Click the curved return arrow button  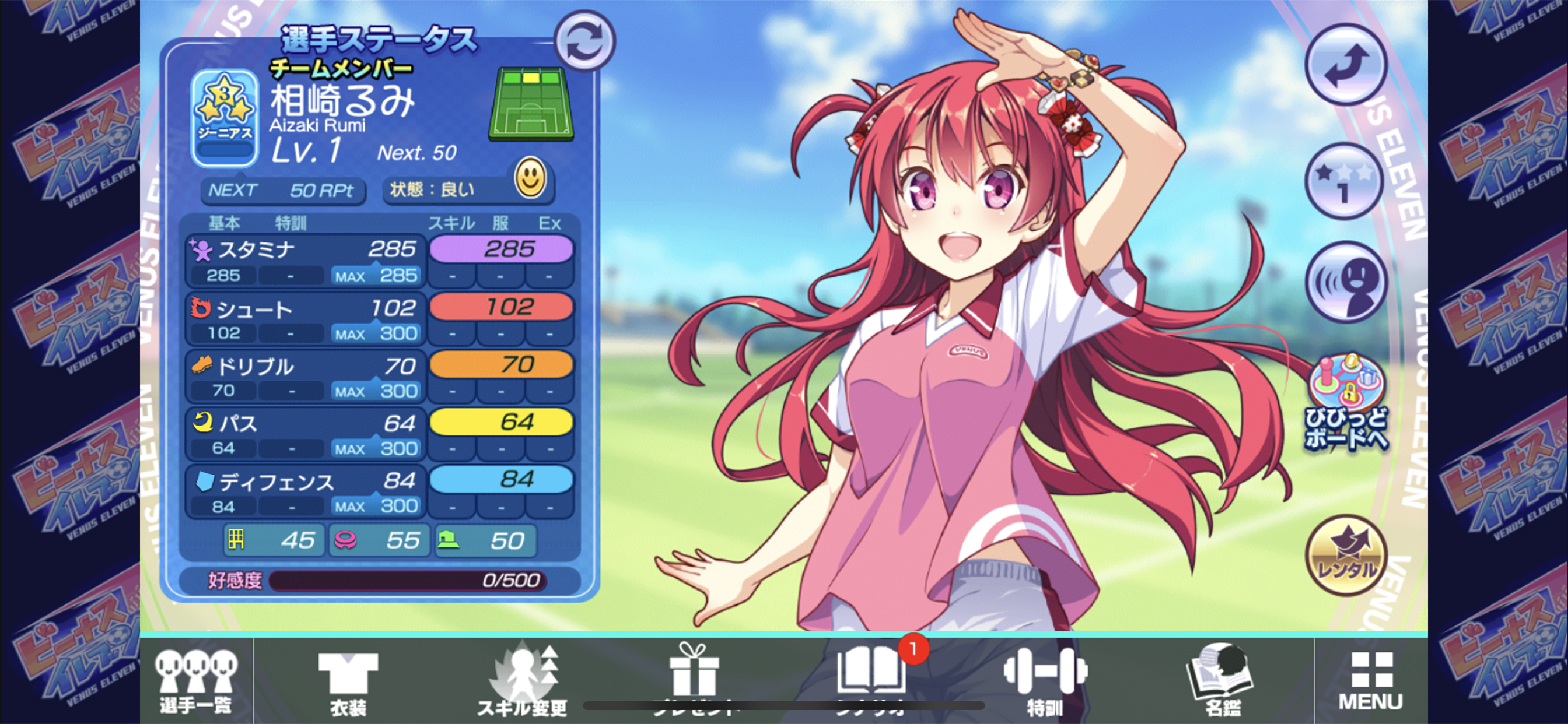coord(1345,65)
